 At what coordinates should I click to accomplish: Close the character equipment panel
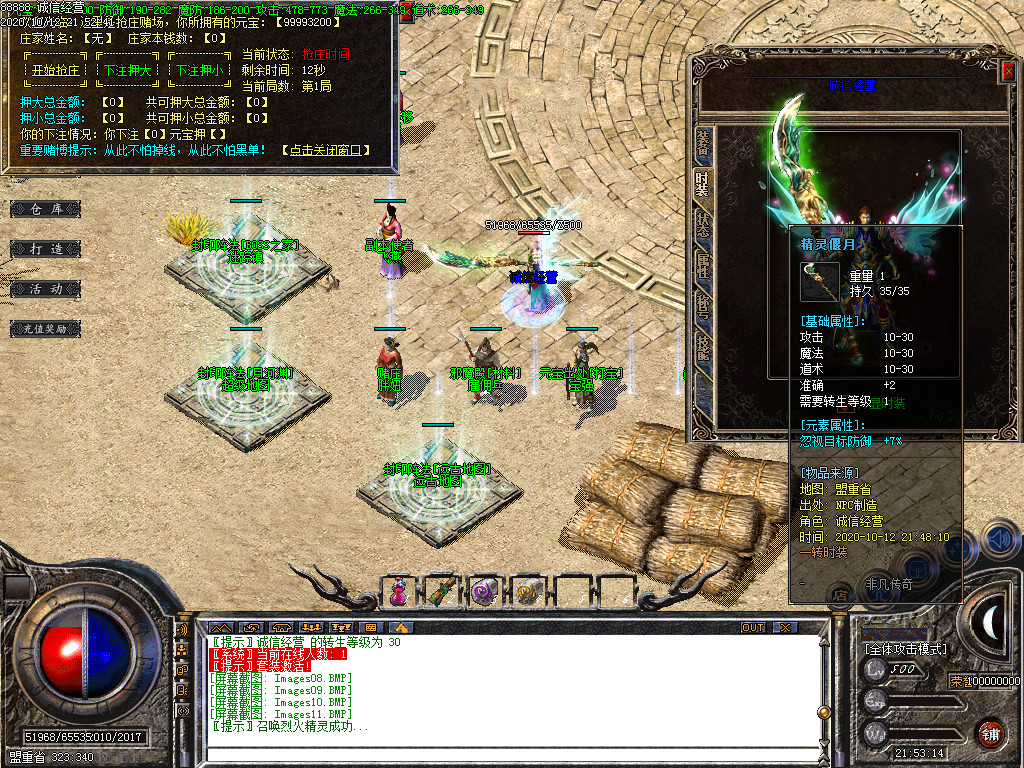(1006, 71)
